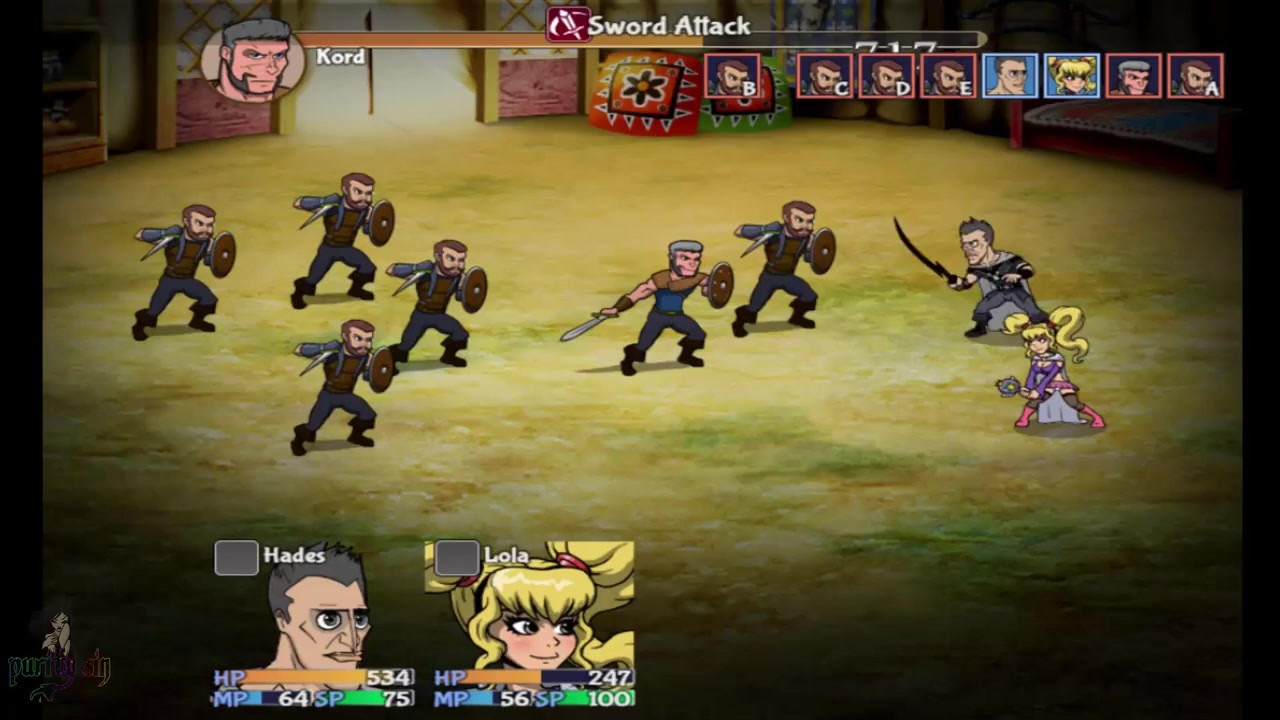Image resolution: width=1280 pixels, height=720 pixels.
Task: Select the turn order portrait labeled D
Action: (886, 76)
